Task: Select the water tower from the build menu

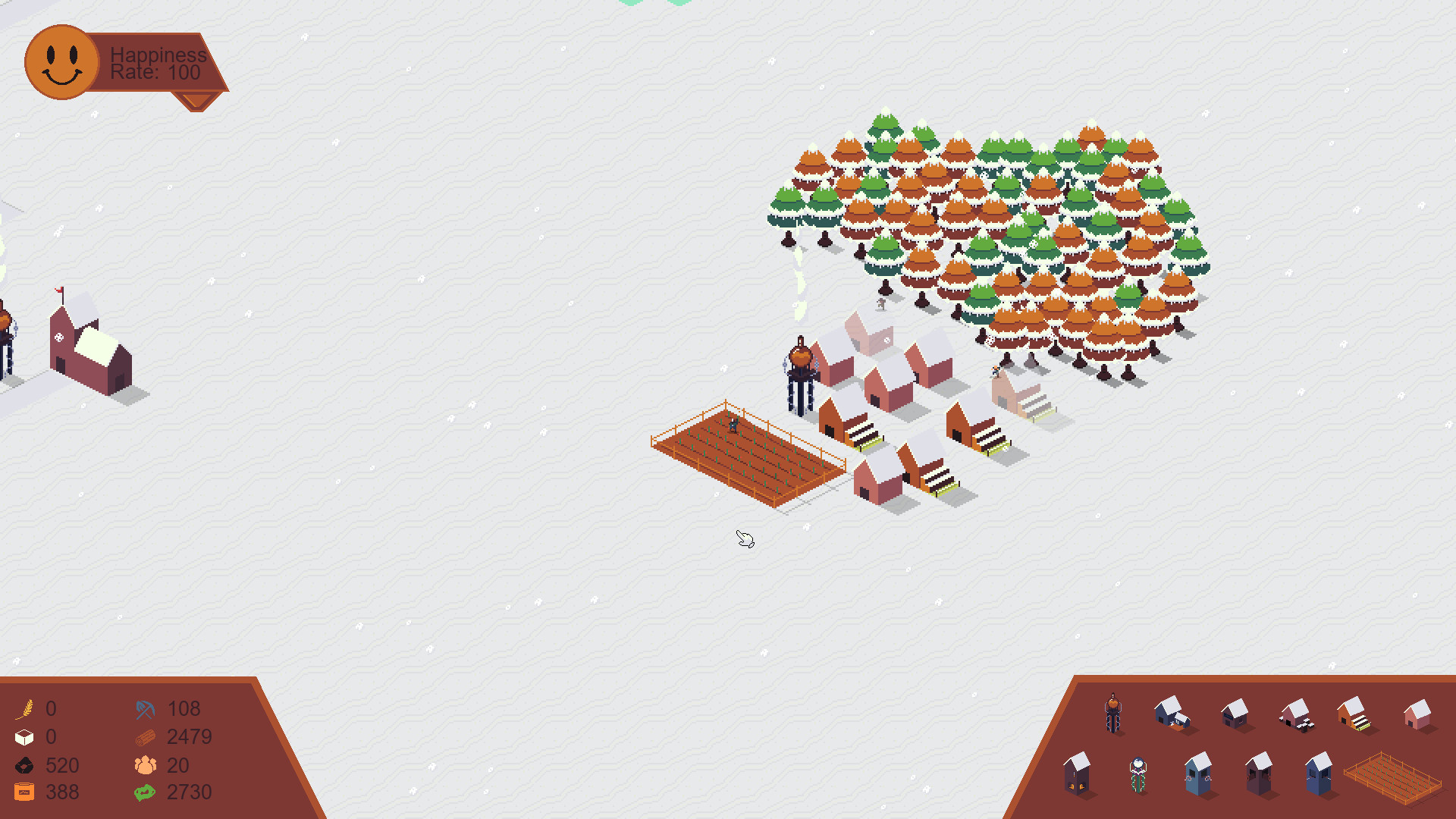Action: pos(1112,714)
